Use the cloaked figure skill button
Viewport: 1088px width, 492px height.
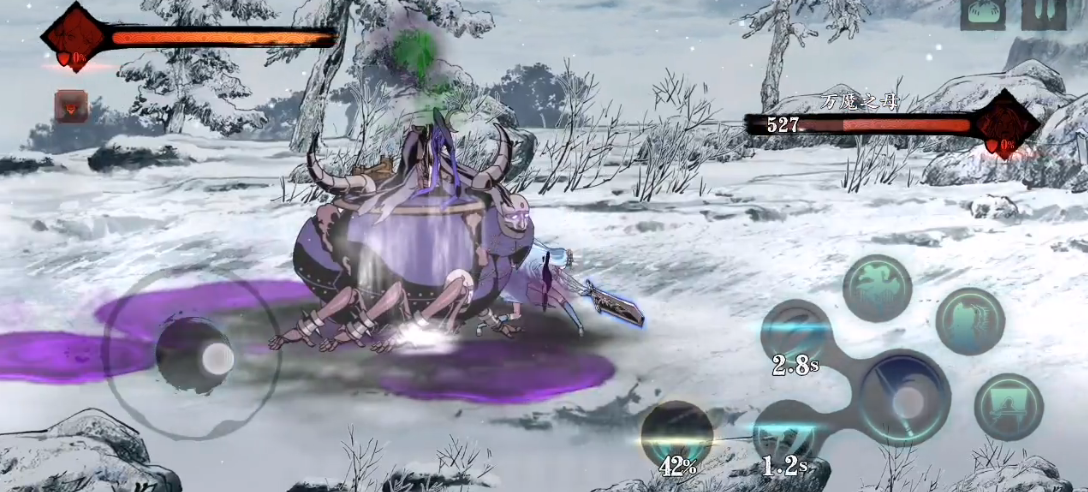coord(970,320)
